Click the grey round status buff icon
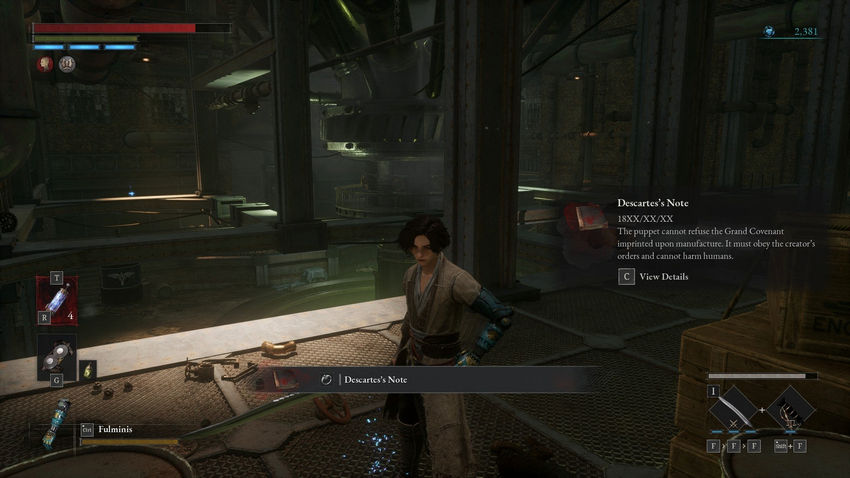 pos(67,64)
